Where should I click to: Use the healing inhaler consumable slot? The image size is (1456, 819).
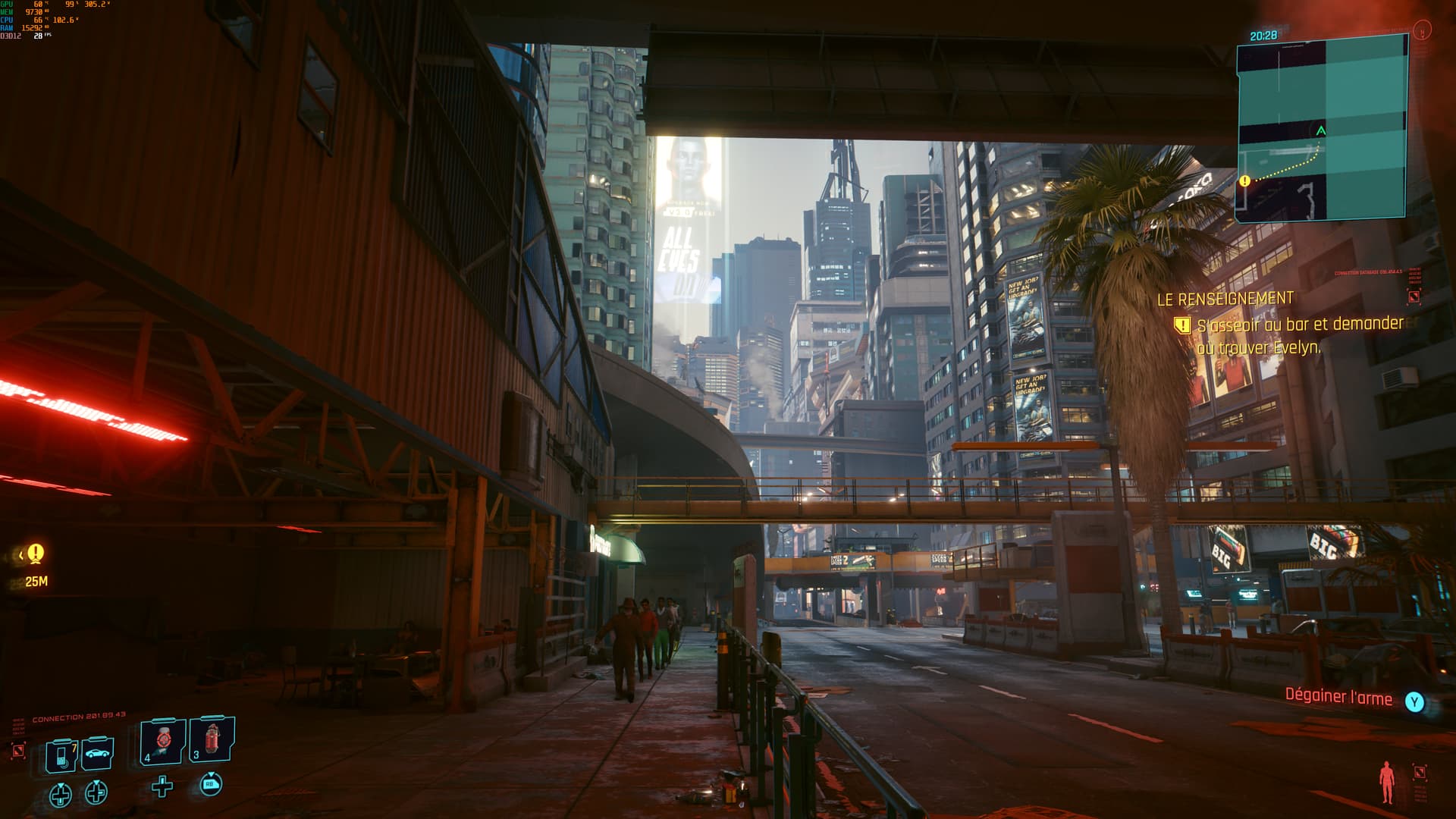[x=163, y=742]
